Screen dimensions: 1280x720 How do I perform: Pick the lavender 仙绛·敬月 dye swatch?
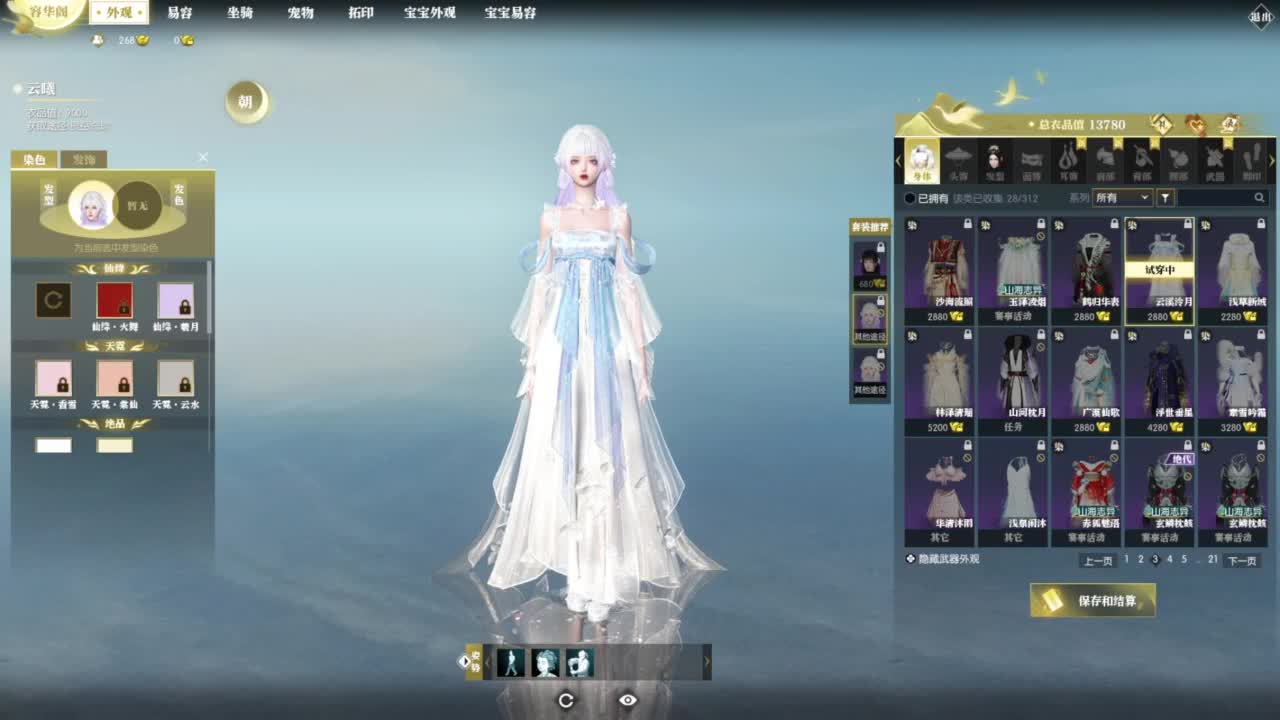176,301
